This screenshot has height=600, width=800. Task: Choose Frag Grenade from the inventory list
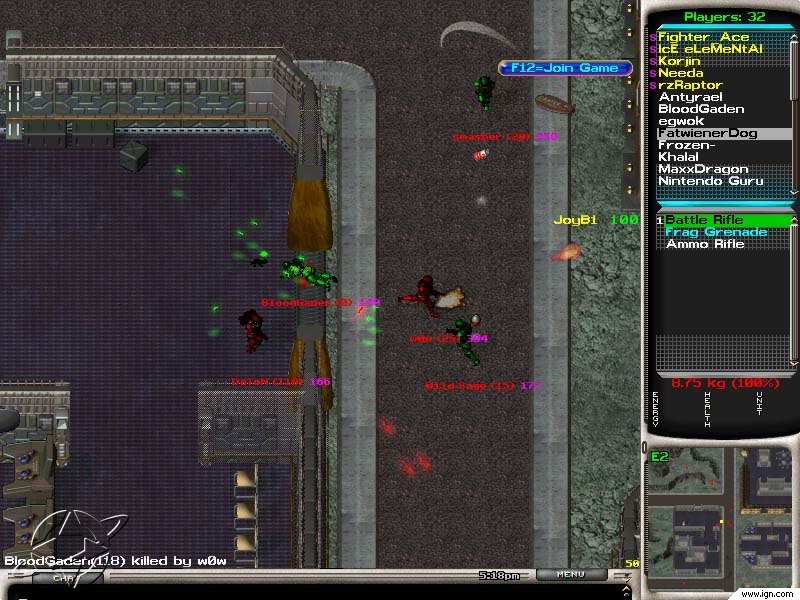pyautogui.click(x=716, y=232)
